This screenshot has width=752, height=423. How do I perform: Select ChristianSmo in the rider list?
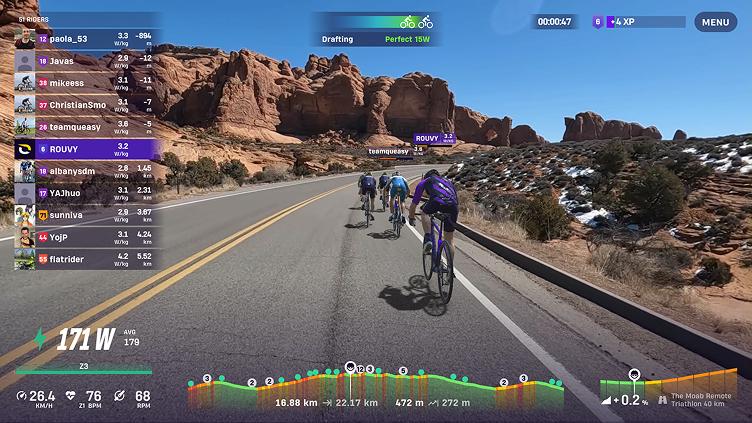(x=85, y=104)
